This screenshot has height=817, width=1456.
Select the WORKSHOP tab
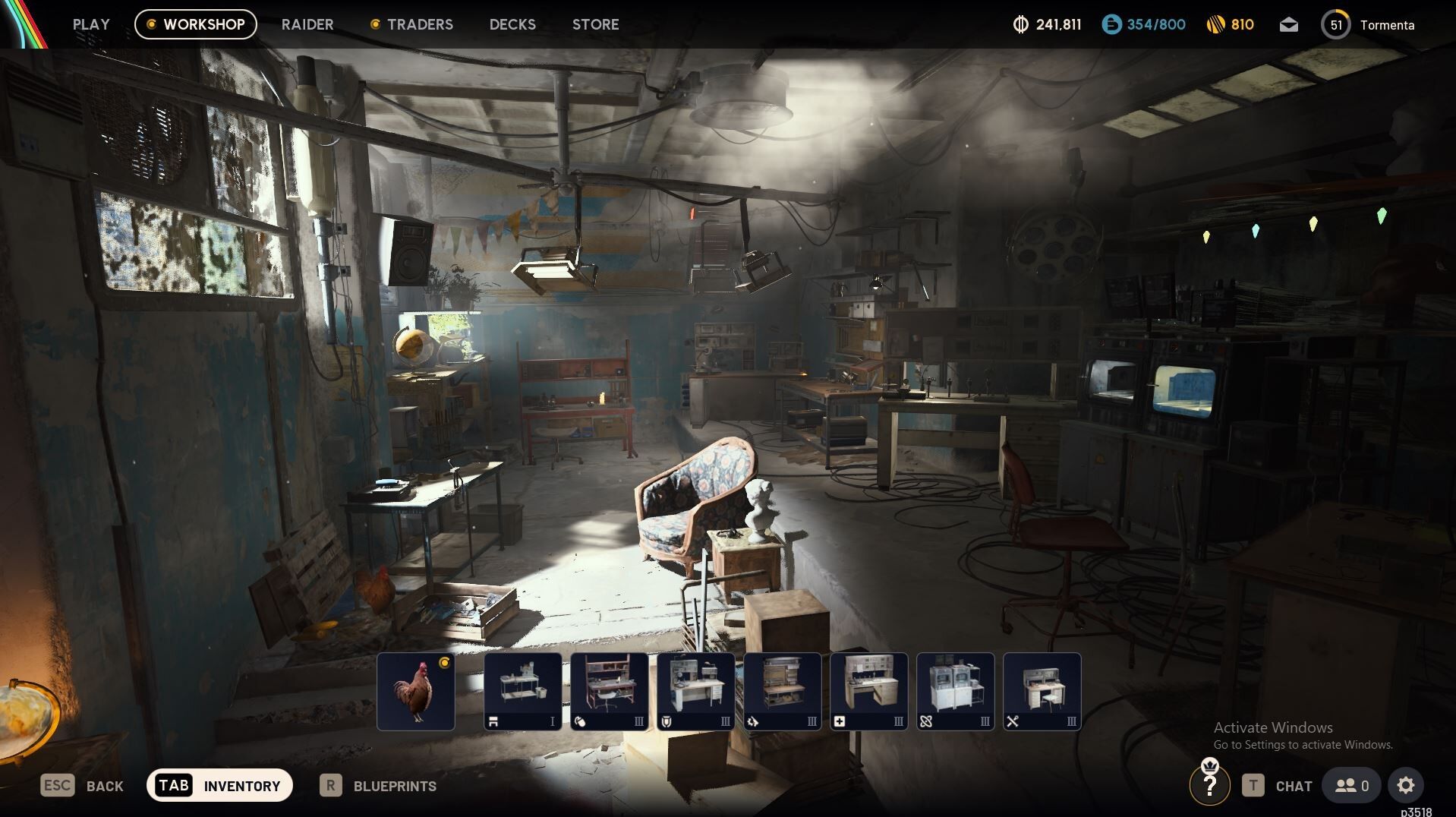coord(196,24)
